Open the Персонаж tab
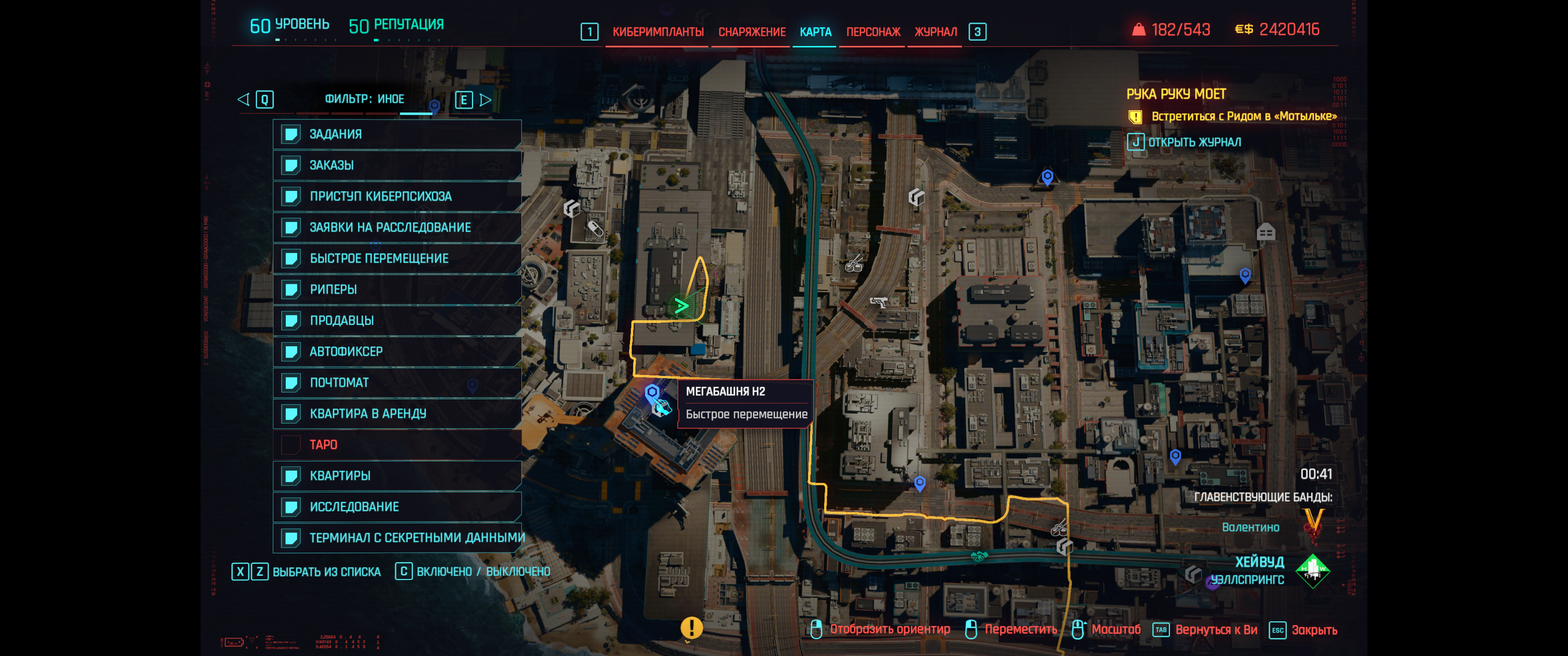This screenshot has width=1568, height=656. coord(873,31)
